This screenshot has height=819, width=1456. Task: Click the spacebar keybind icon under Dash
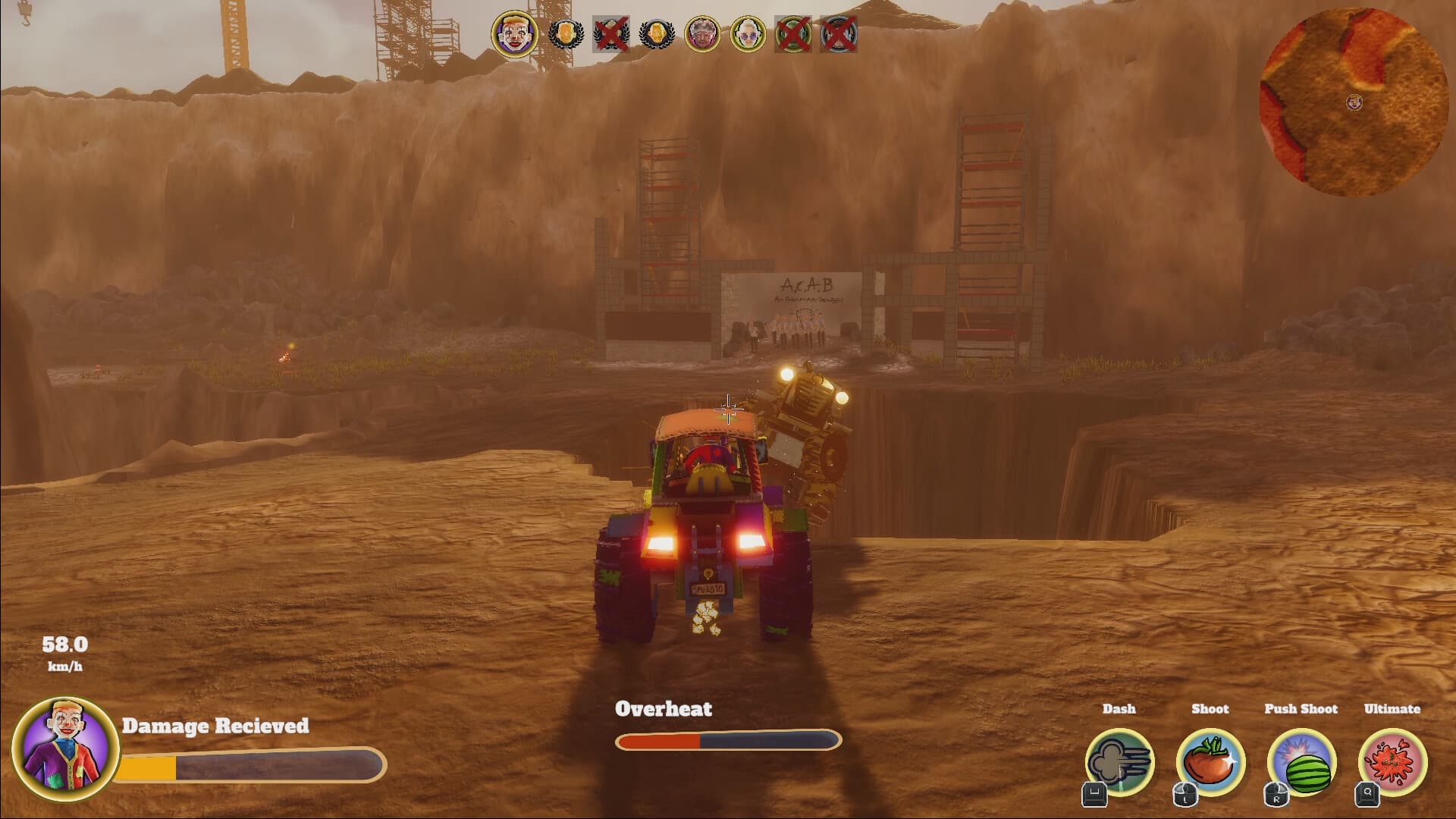pyautogui.click(x=1094, y=795)
